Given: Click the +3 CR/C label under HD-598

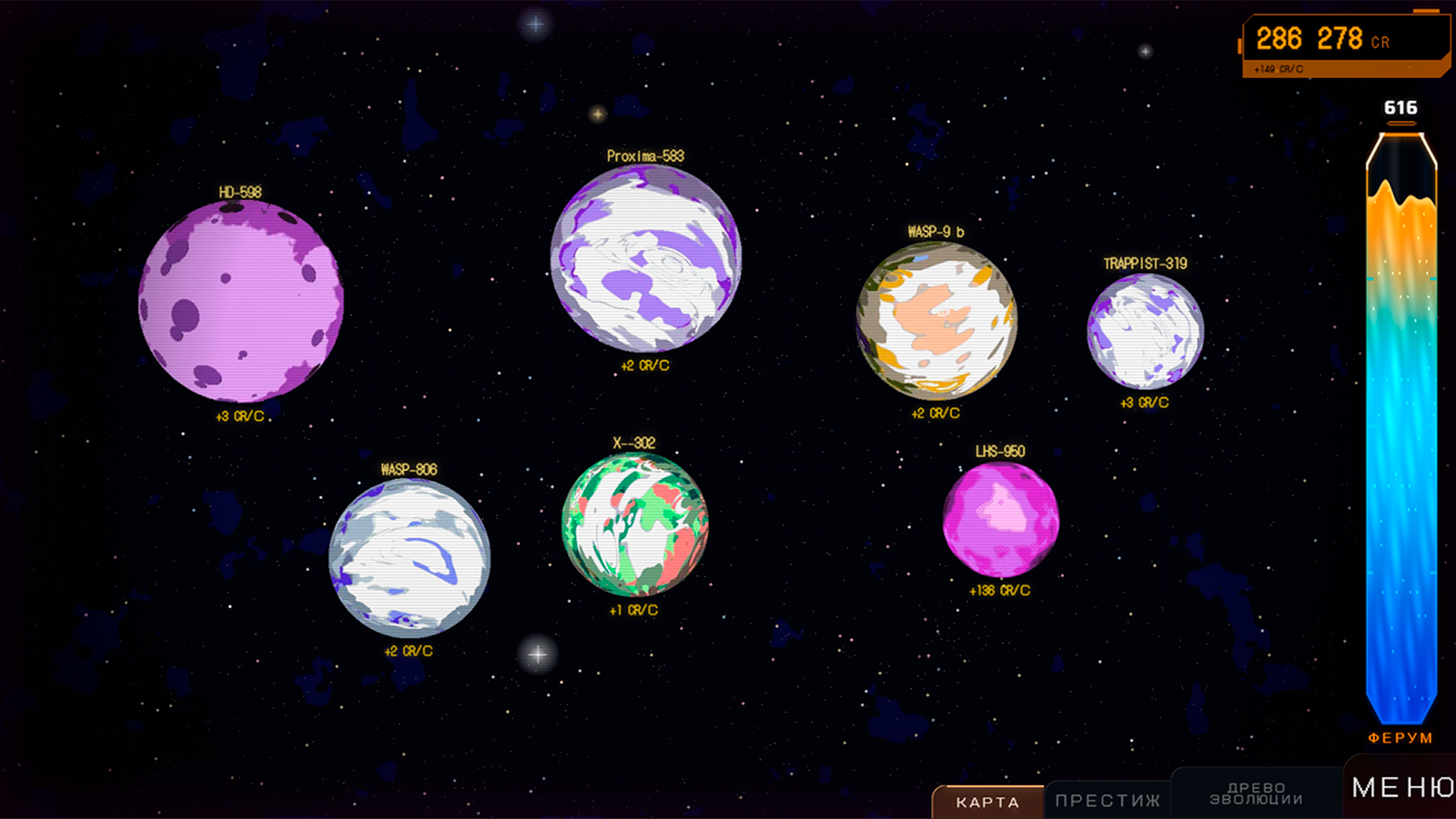Looking at the screenshot, I should (240, 416).
